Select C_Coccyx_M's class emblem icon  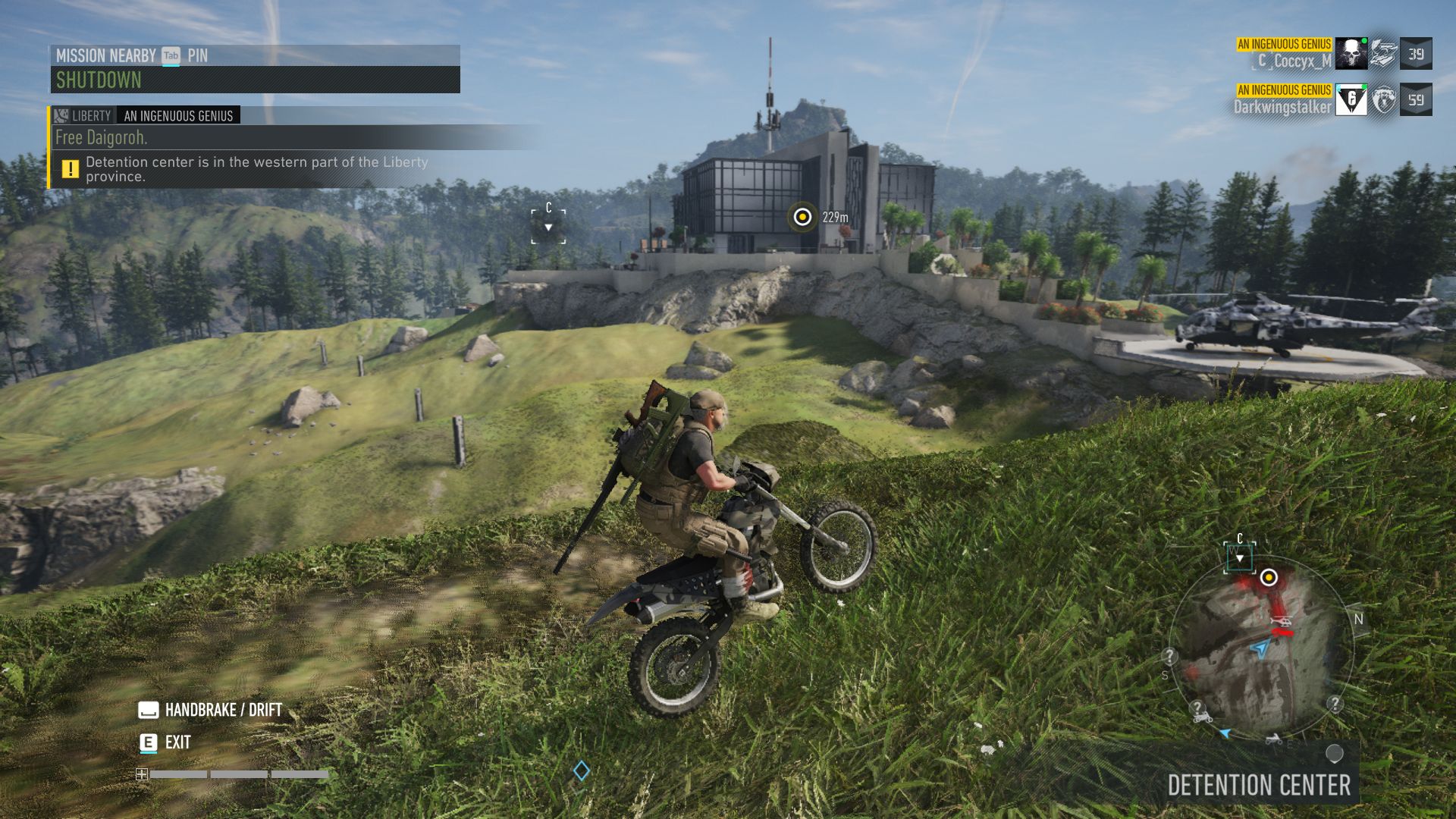point(1384,54)
